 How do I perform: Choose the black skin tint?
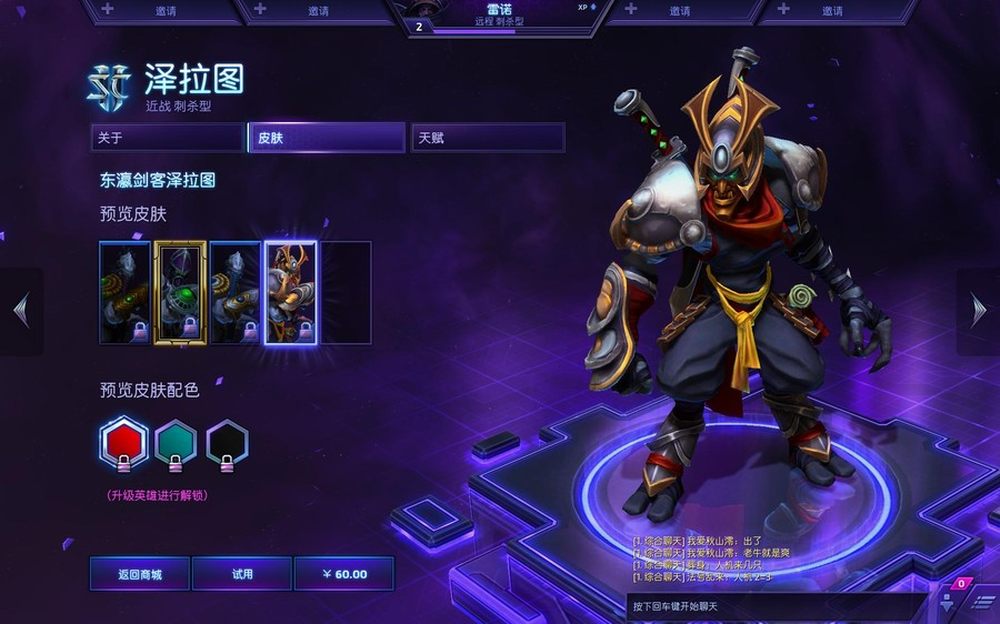tap(227, 443)
